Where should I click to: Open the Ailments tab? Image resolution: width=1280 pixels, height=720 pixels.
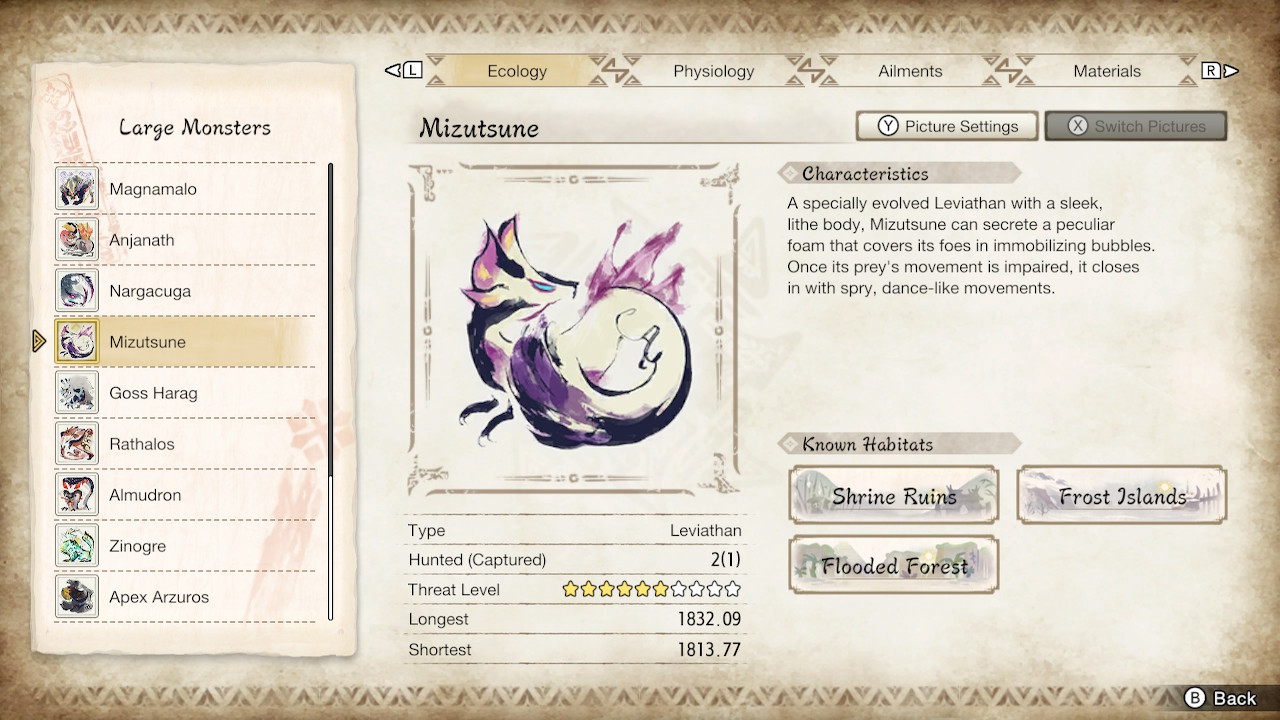click(910, 71)
